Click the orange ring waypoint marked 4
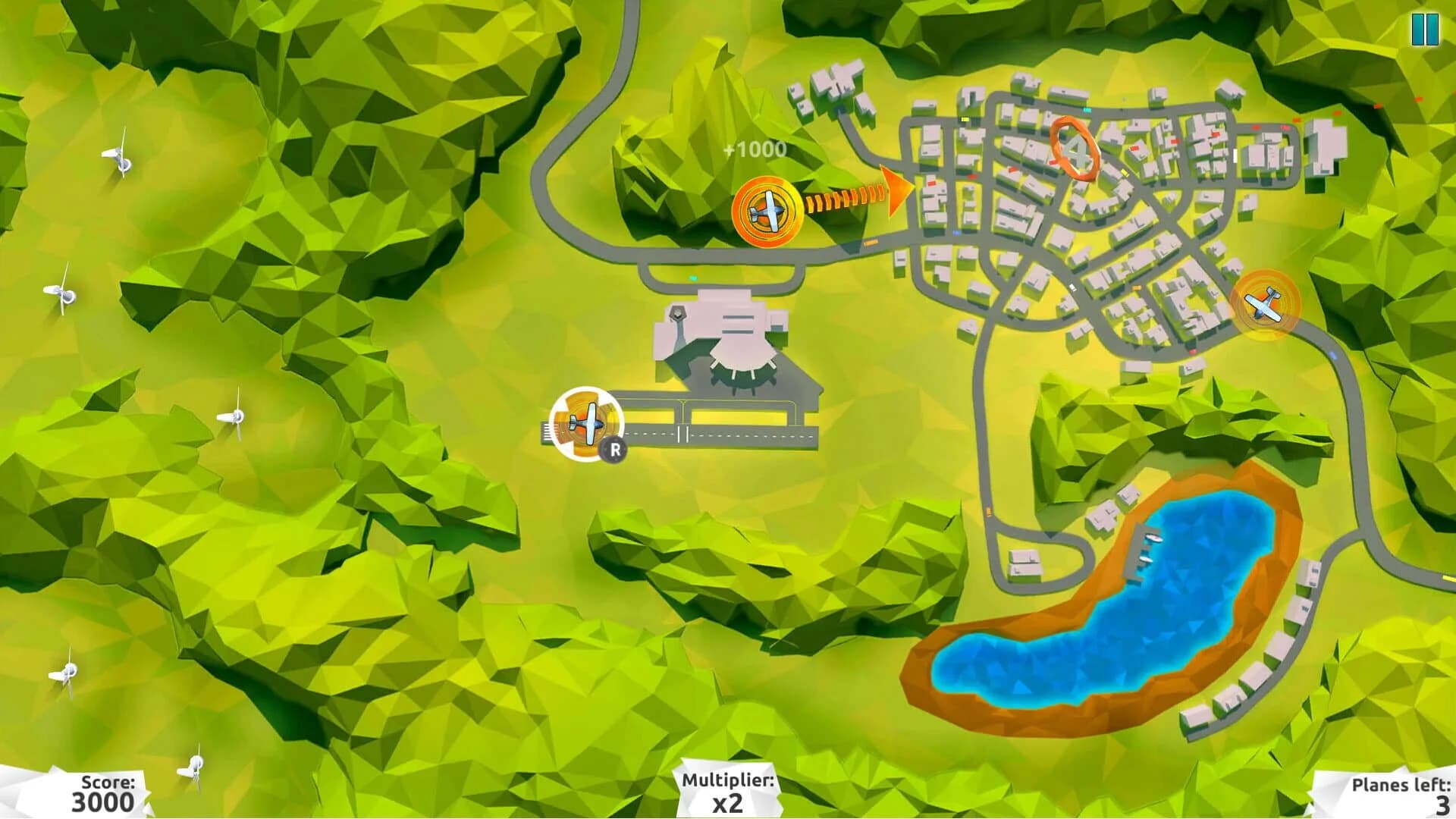 tap(1075, 149)
